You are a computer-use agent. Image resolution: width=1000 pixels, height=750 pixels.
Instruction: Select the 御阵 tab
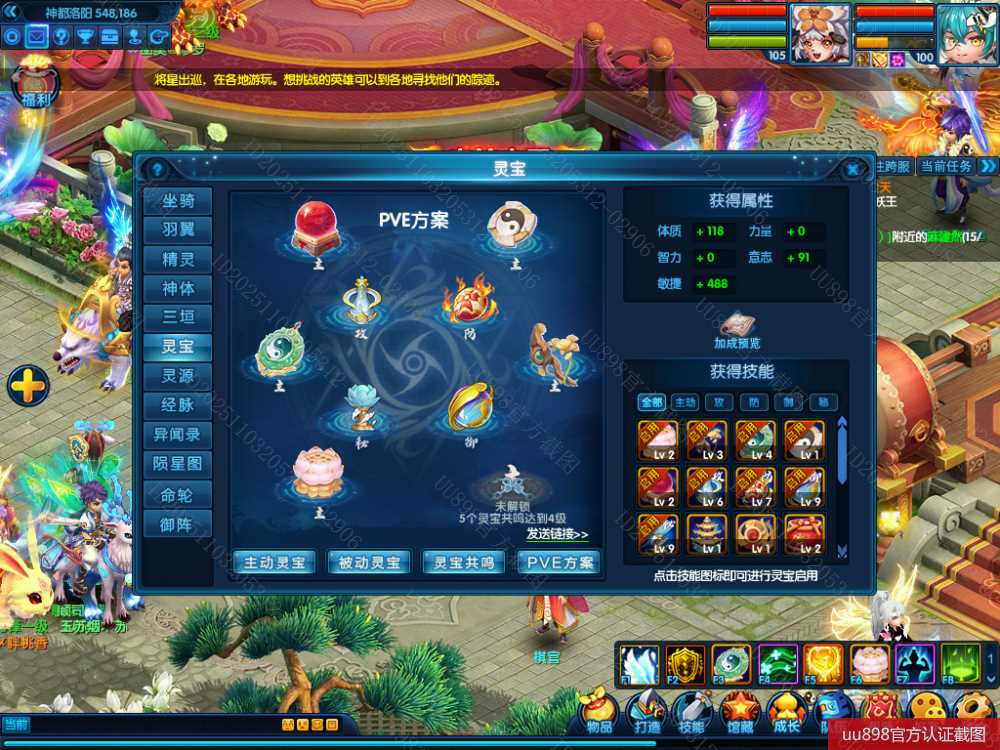pos(178,523)
